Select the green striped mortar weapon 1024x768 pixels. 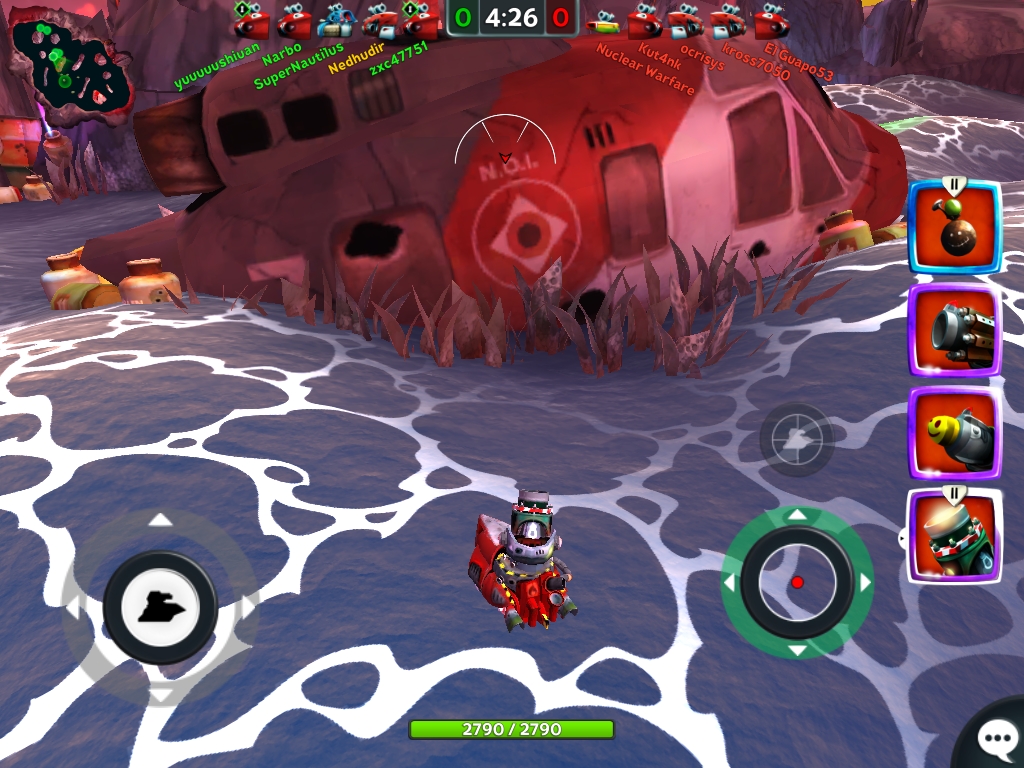pos(954,536)
